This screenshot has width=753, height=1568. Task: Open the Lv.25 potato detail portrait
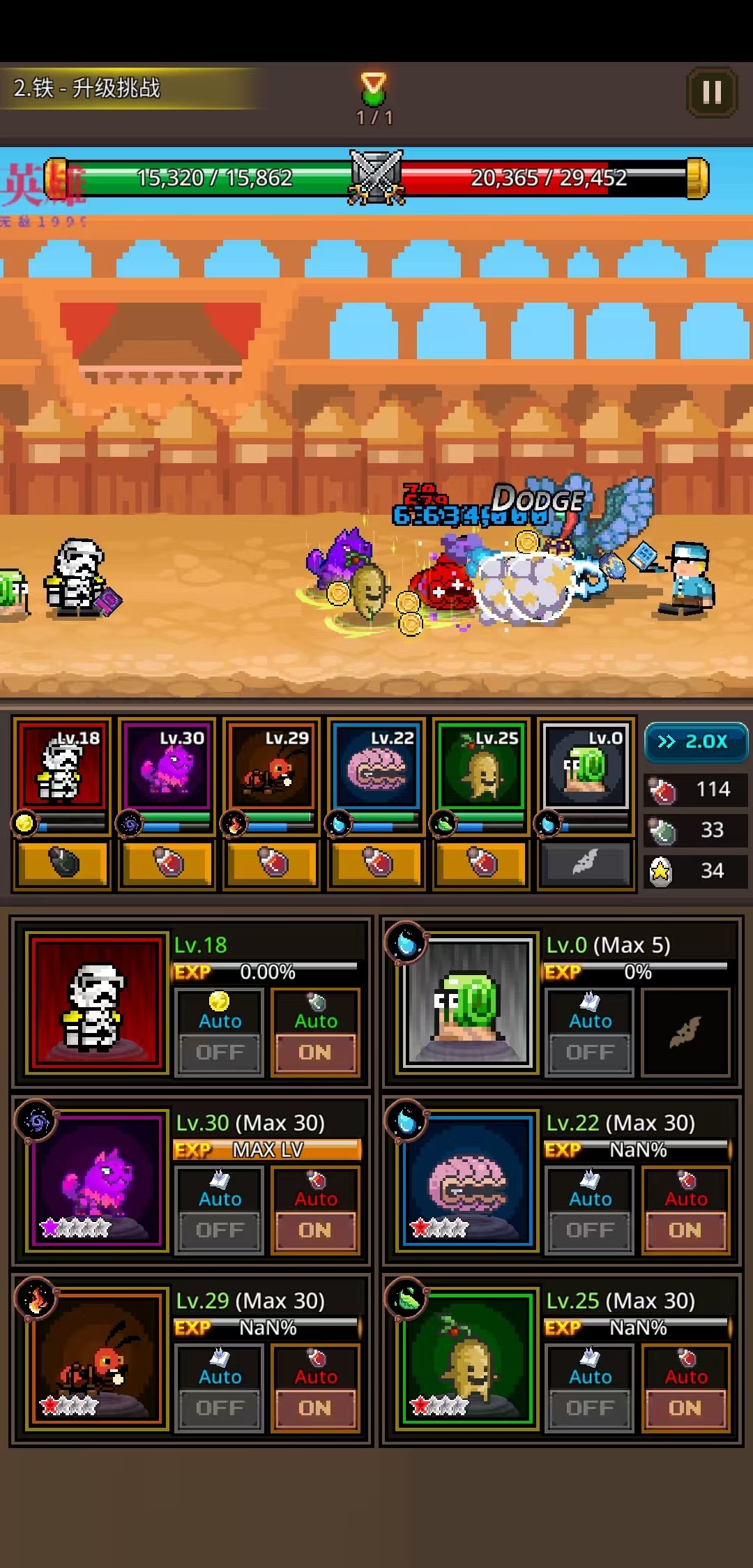[468, 1358]
